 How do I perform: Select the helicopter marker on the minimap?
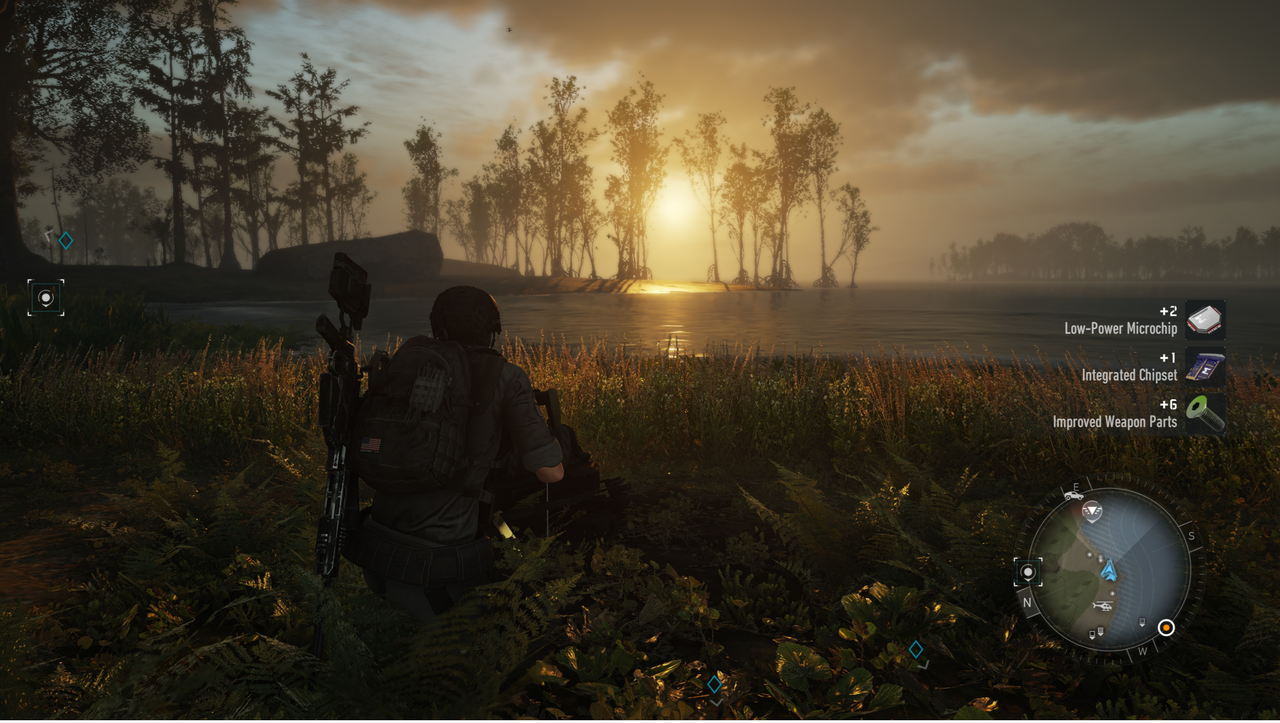(x=1101, y=606)
